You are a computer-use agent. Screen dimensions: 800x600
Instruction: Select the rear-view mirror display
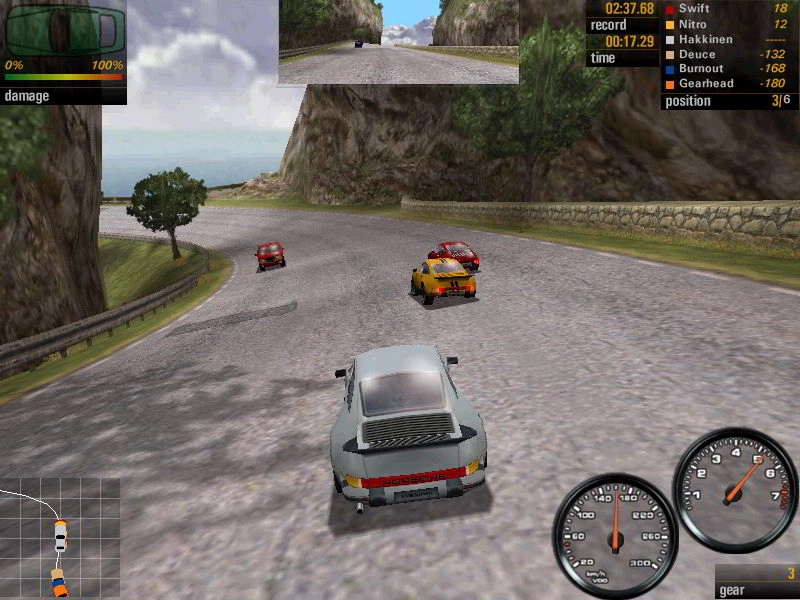tap(399, 41)
